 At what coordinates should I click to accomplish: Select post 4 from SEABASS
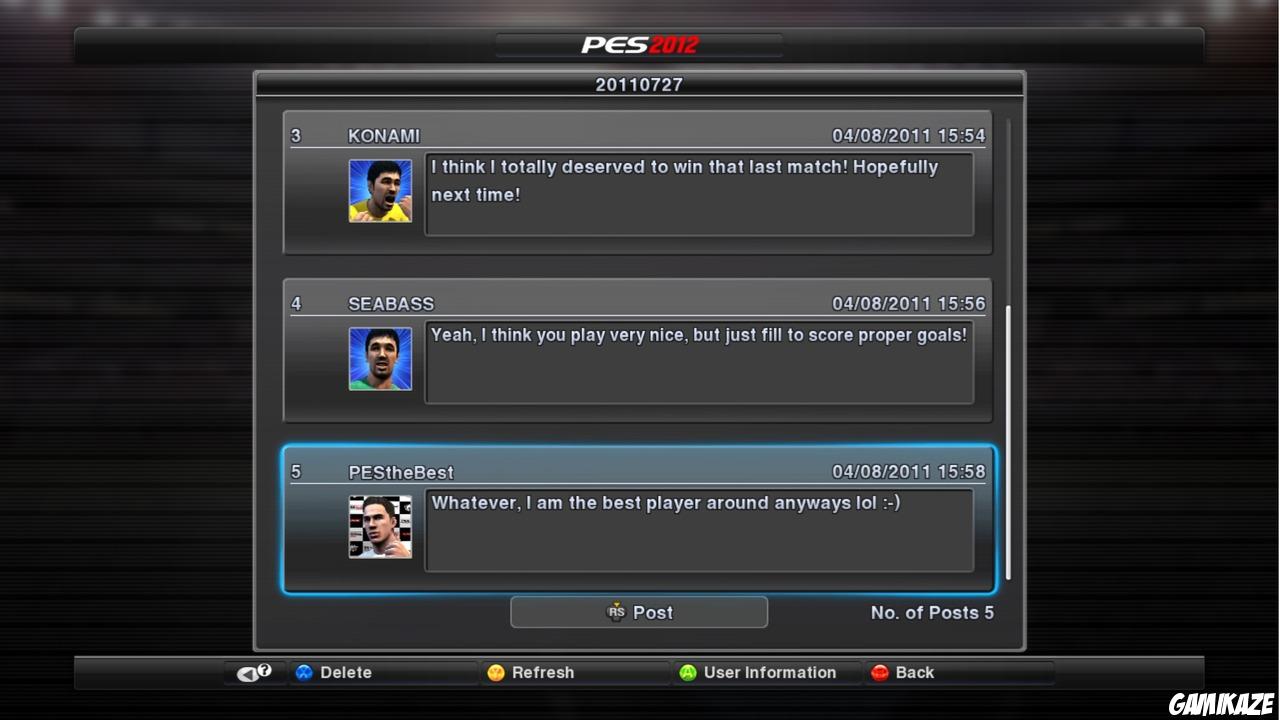point(638,348)
